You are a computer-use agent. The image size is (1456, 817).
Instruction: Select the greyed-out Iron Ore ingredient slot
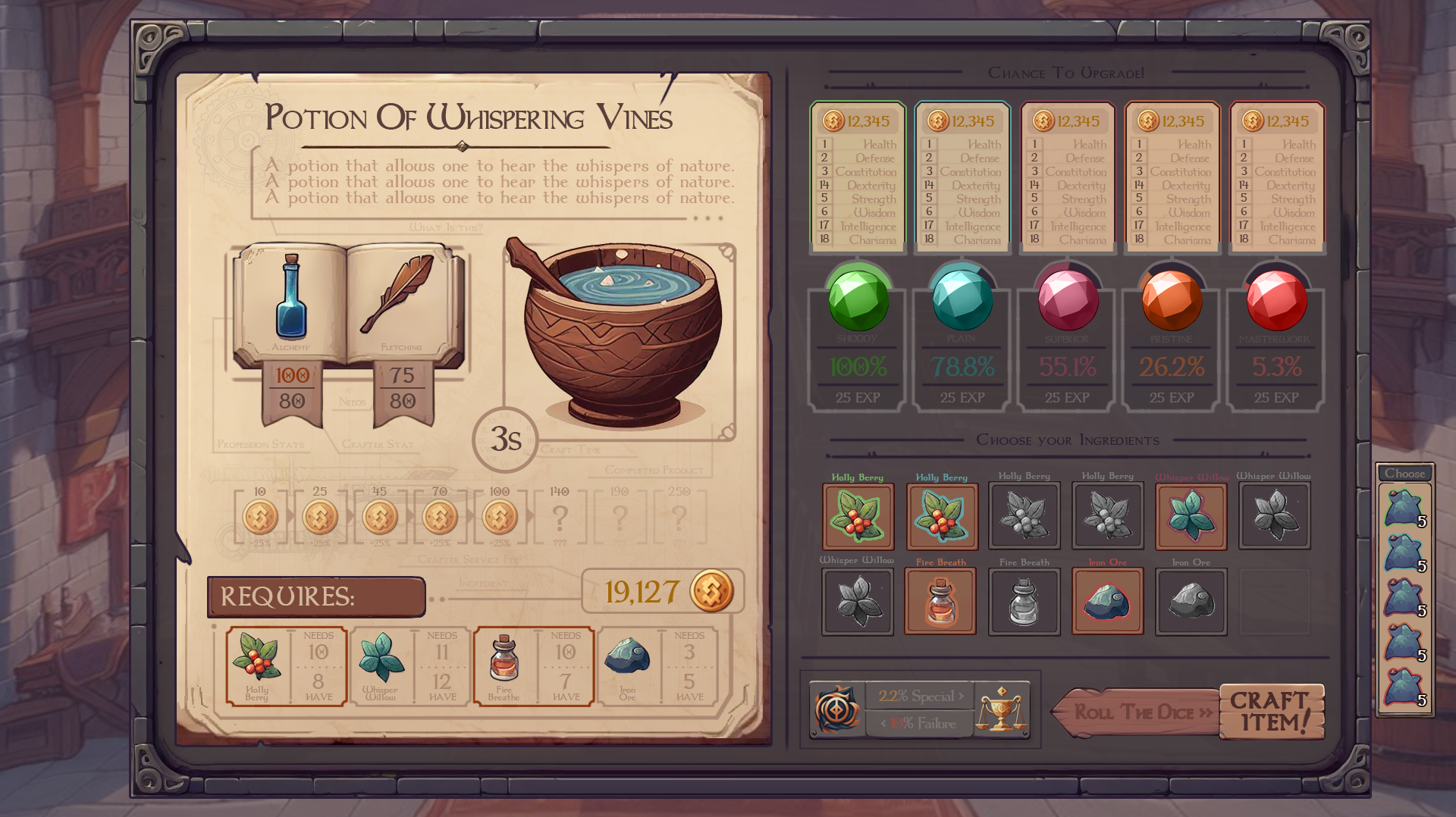pos(1191,602)
